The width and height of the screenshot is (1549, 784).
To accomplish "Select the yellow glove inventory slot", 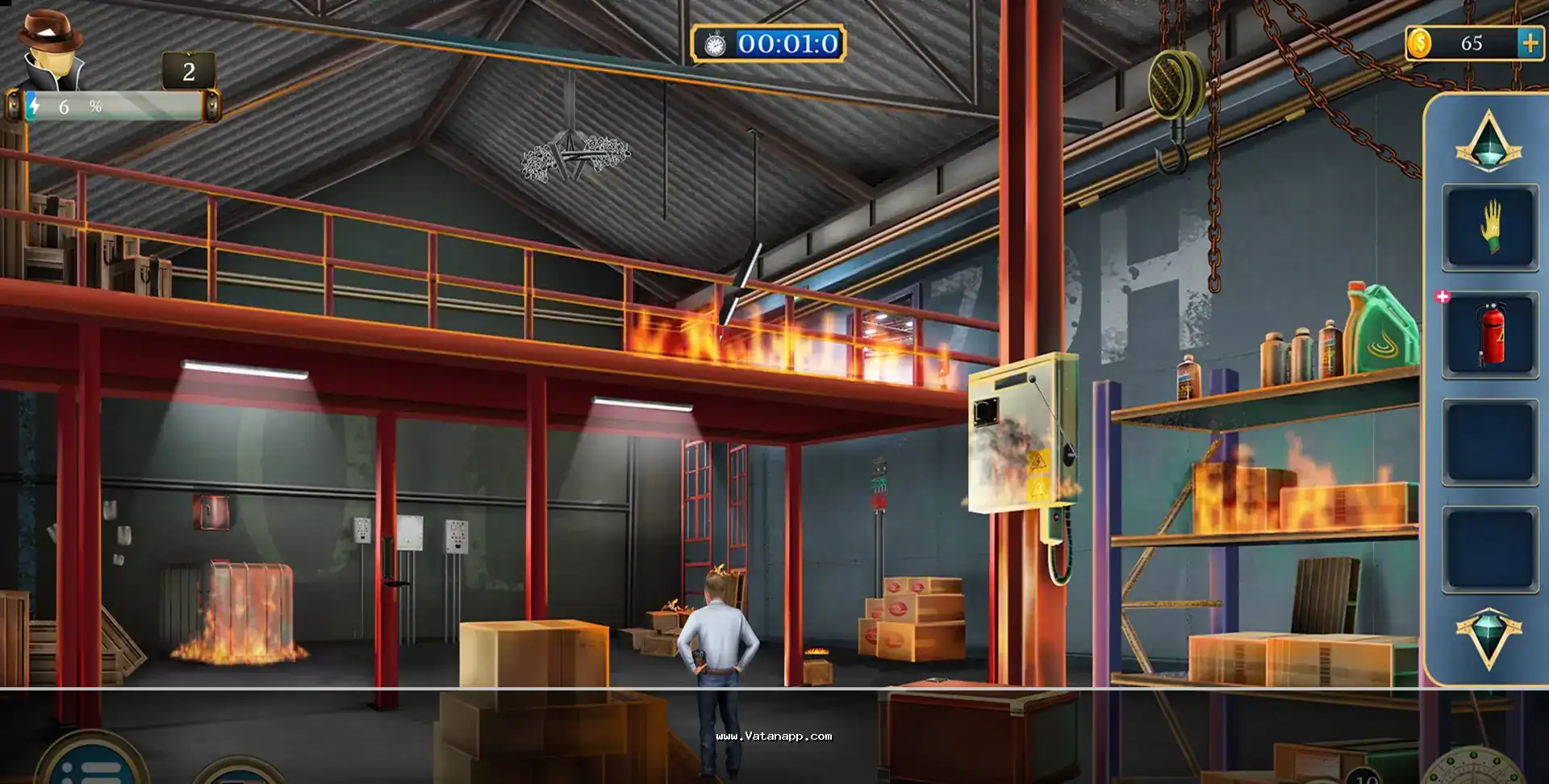I will pyautogui.click(x=1489, y=227).
